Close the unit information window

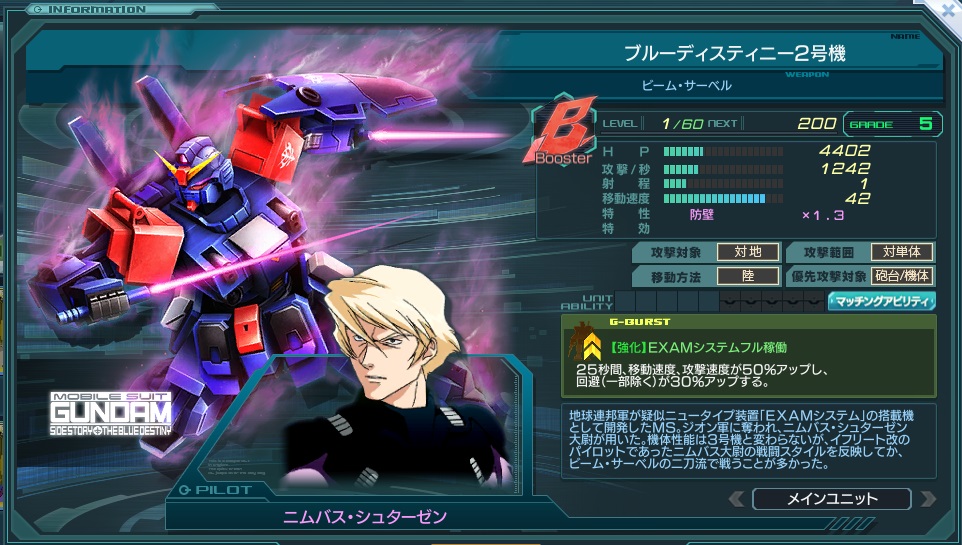946,13
